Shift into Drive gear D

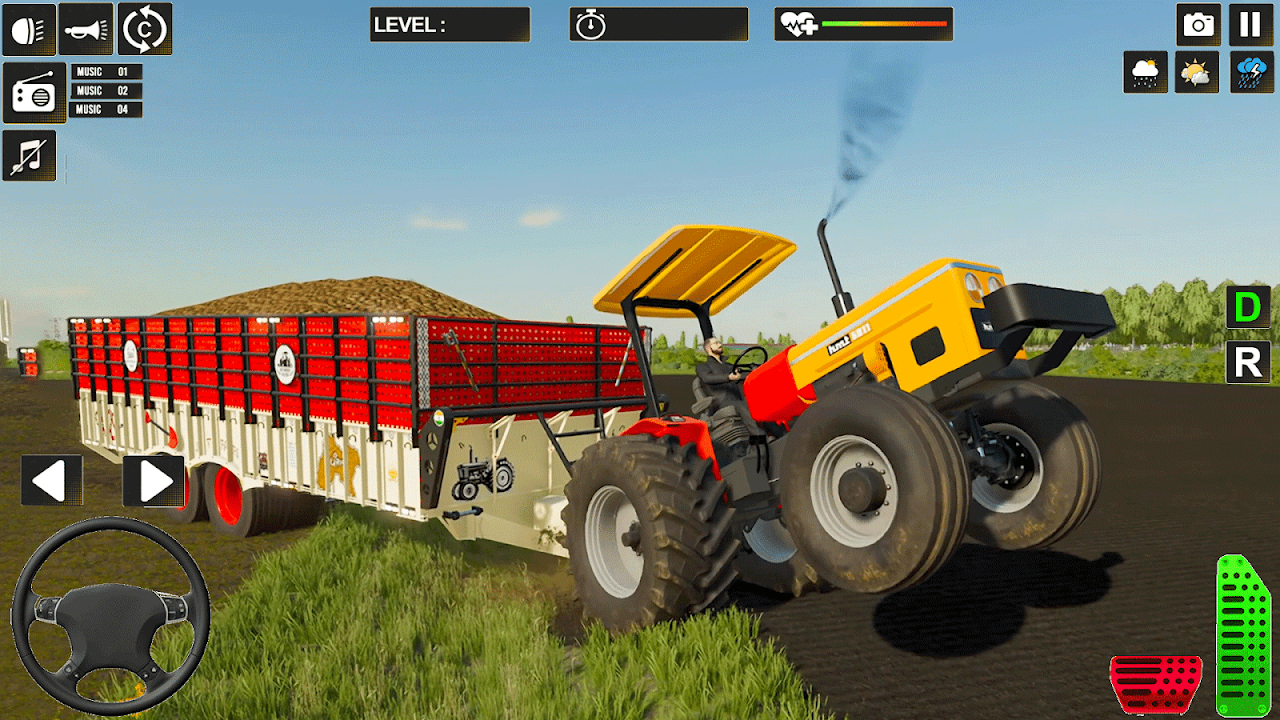click(x=1248, y=308)
